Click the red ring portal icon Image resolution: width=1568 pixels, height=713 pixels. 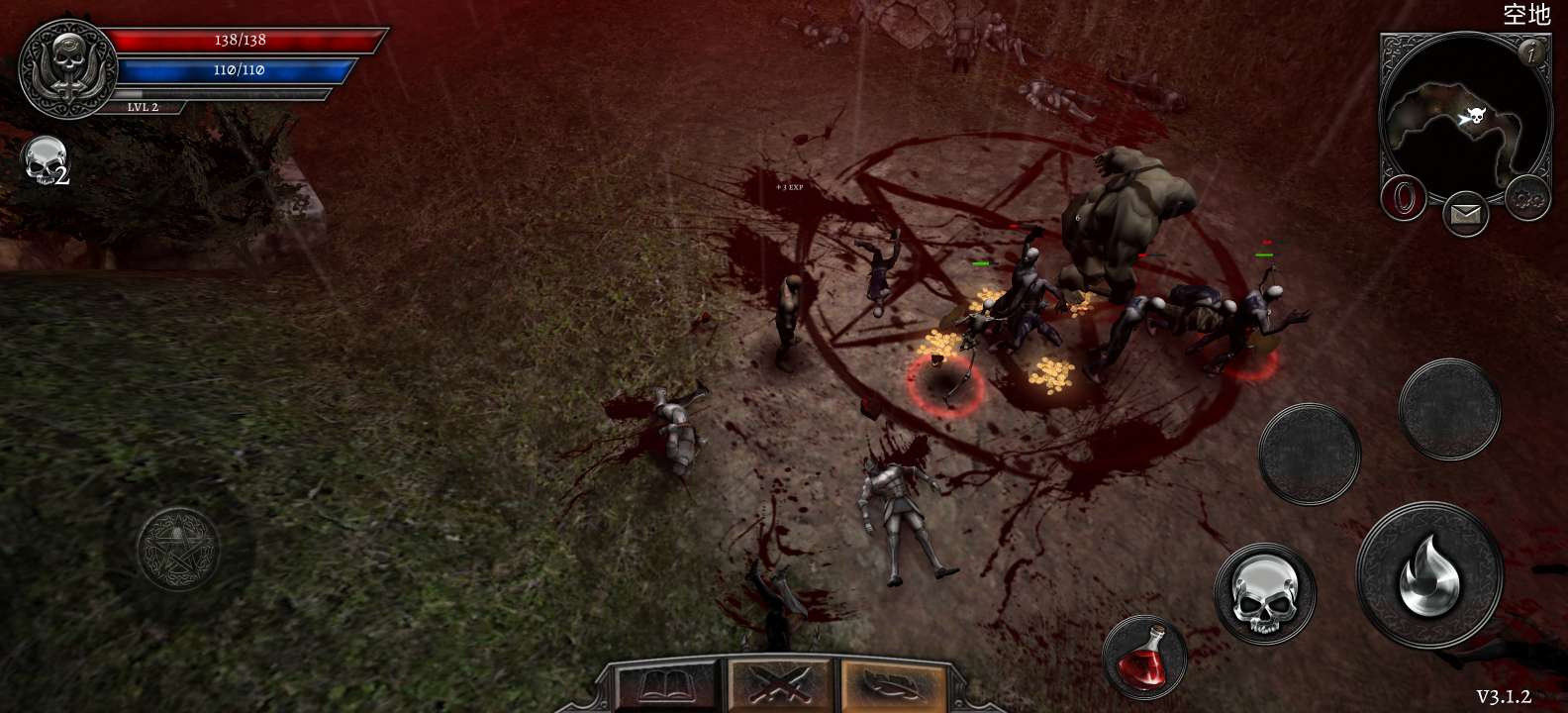(x=1403, y=198)
